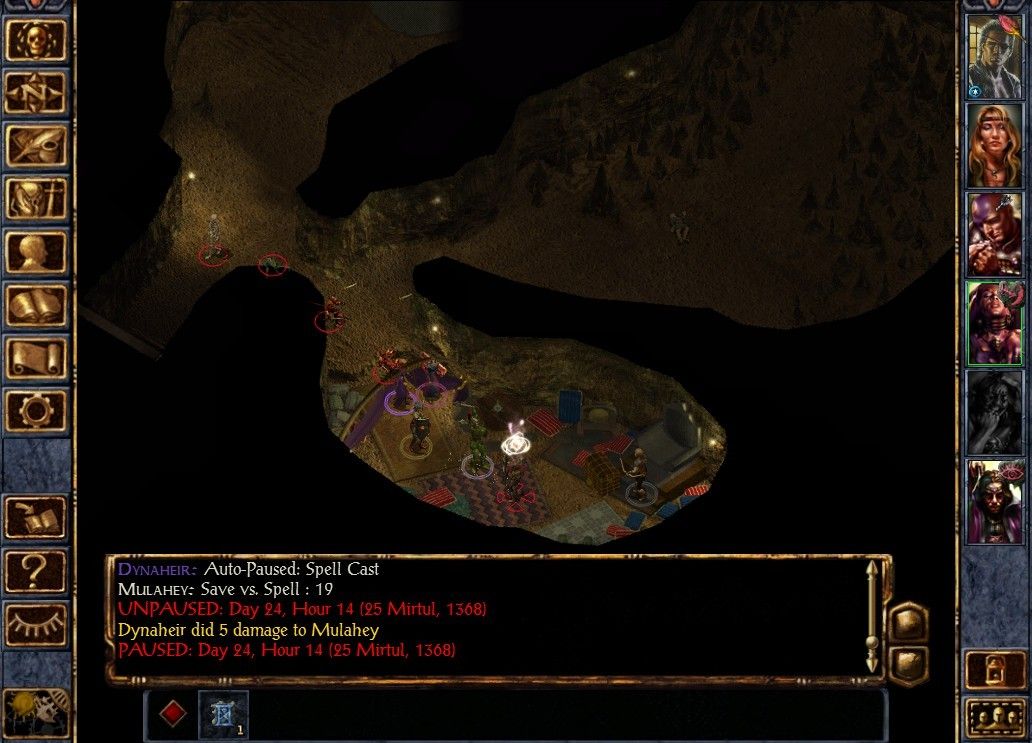Click the skull return-to-game button

(36, 40)
